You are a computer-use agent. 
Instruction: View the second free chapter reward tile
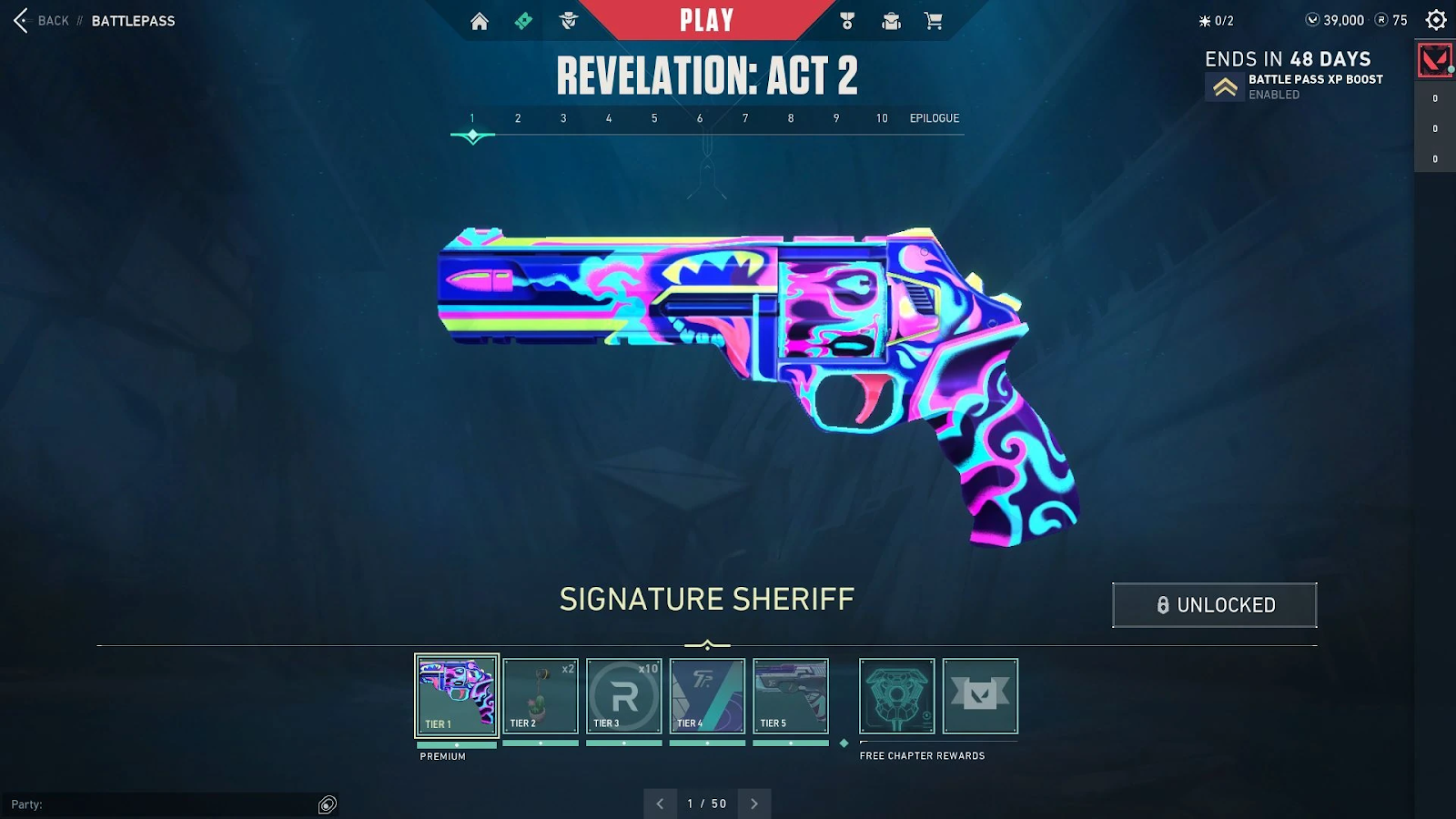[980, 696]
